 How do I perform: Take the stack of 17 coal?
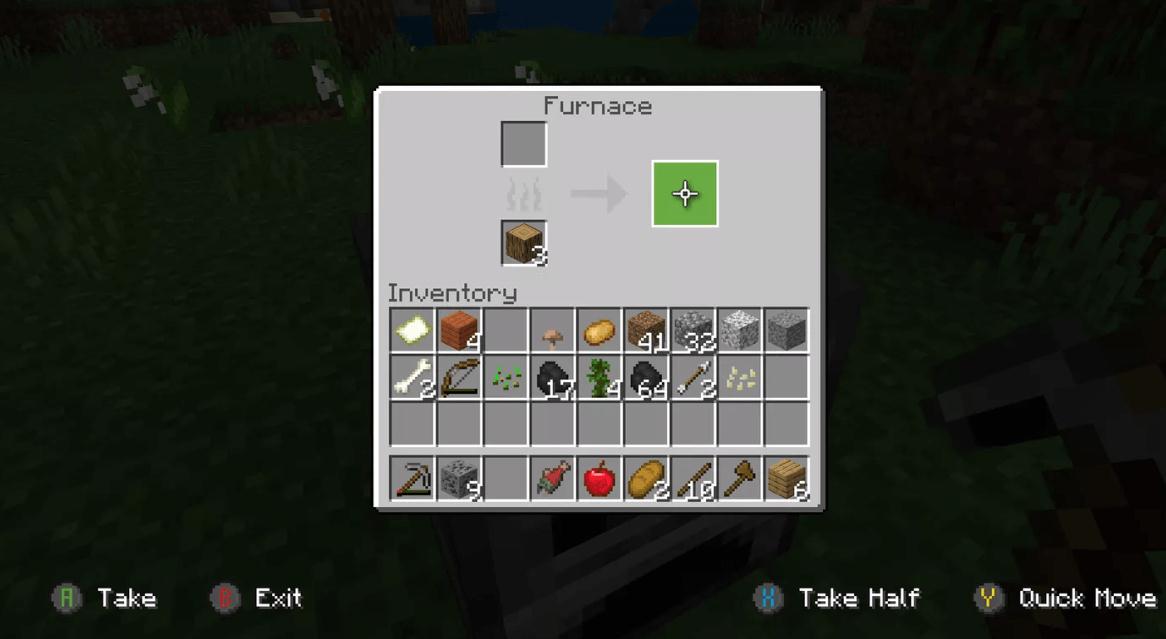coord(552,378)
